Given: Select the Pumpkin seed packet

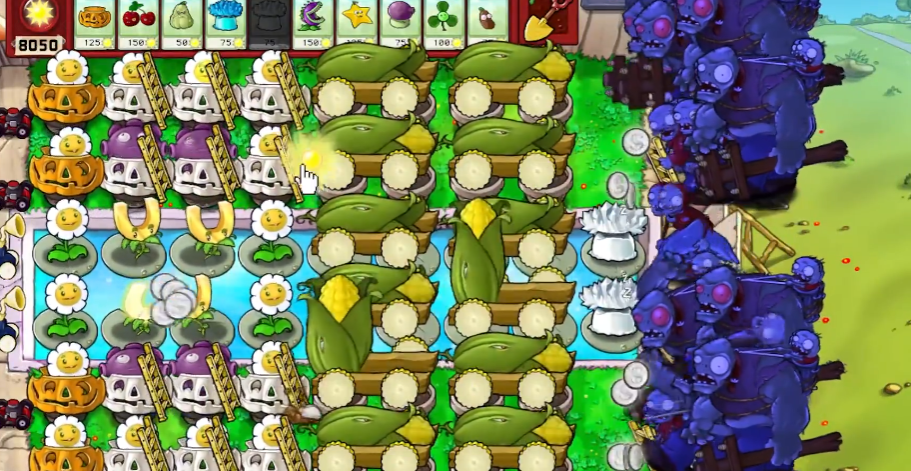Looking at the screenshot, I should (95, 22).
